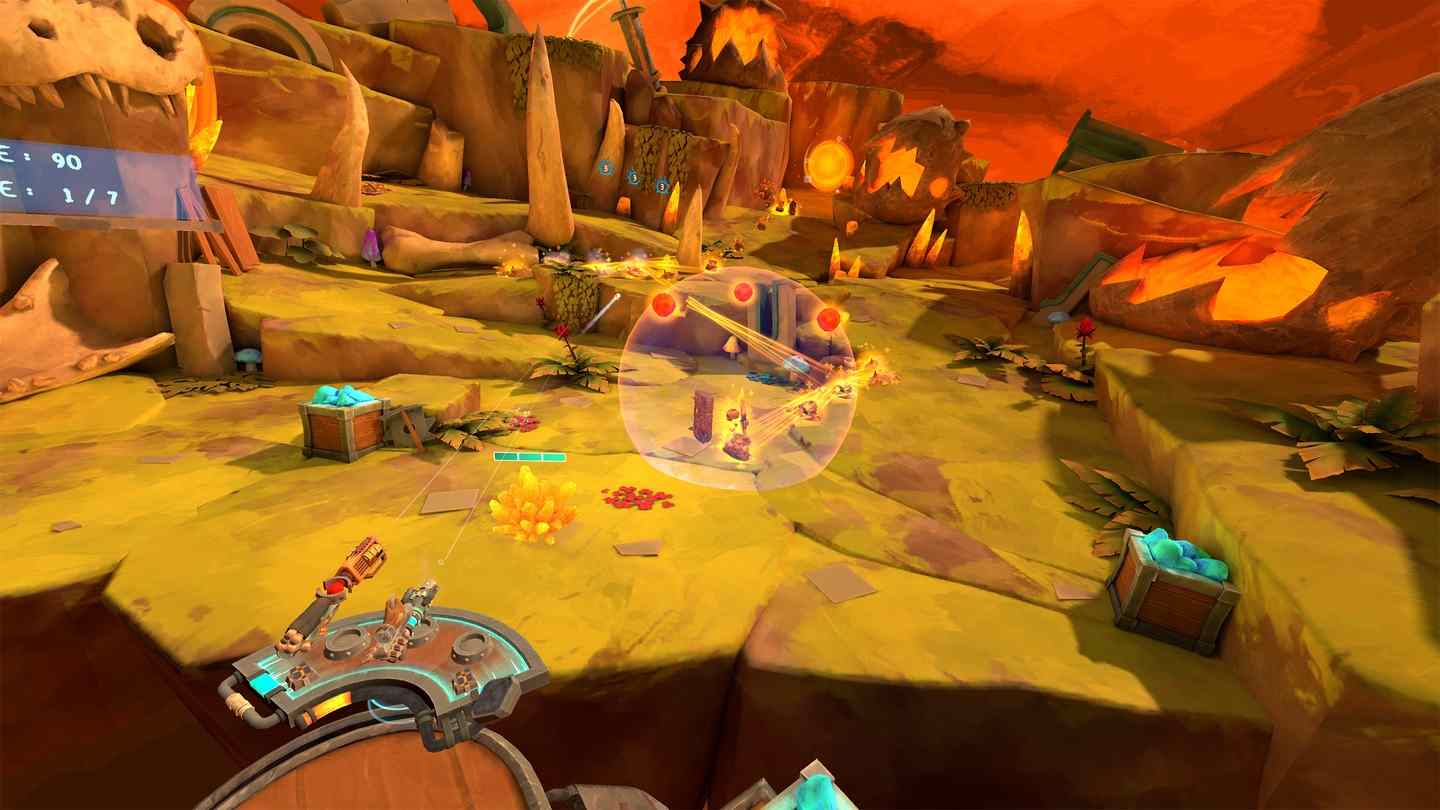Viewport: 1440px width, 810px height.
Task: Click the skull-topped ammo piece on the tray
Action: click(x=293, y=640)
